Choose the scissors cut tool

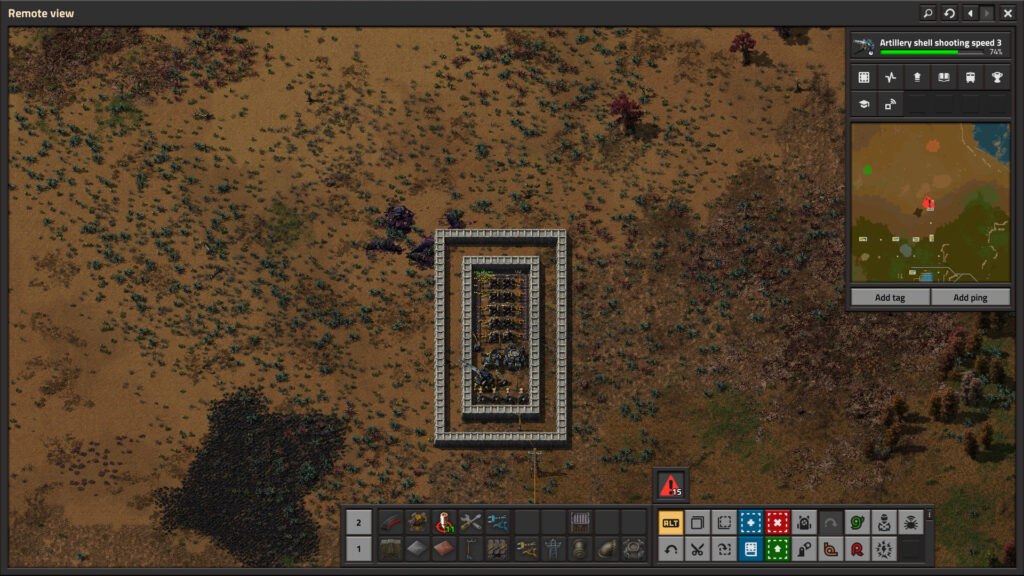pyautogui.click(x=697, y=548)
